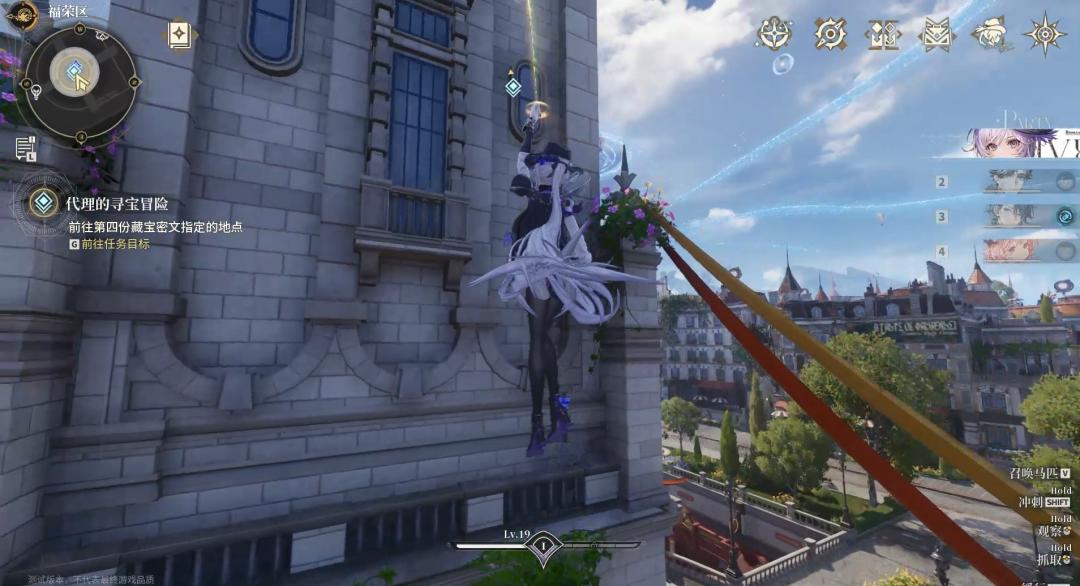Screen dimensions: 1080x586
Task: Open the circular minimap
Action: click(x=79, y=75)
